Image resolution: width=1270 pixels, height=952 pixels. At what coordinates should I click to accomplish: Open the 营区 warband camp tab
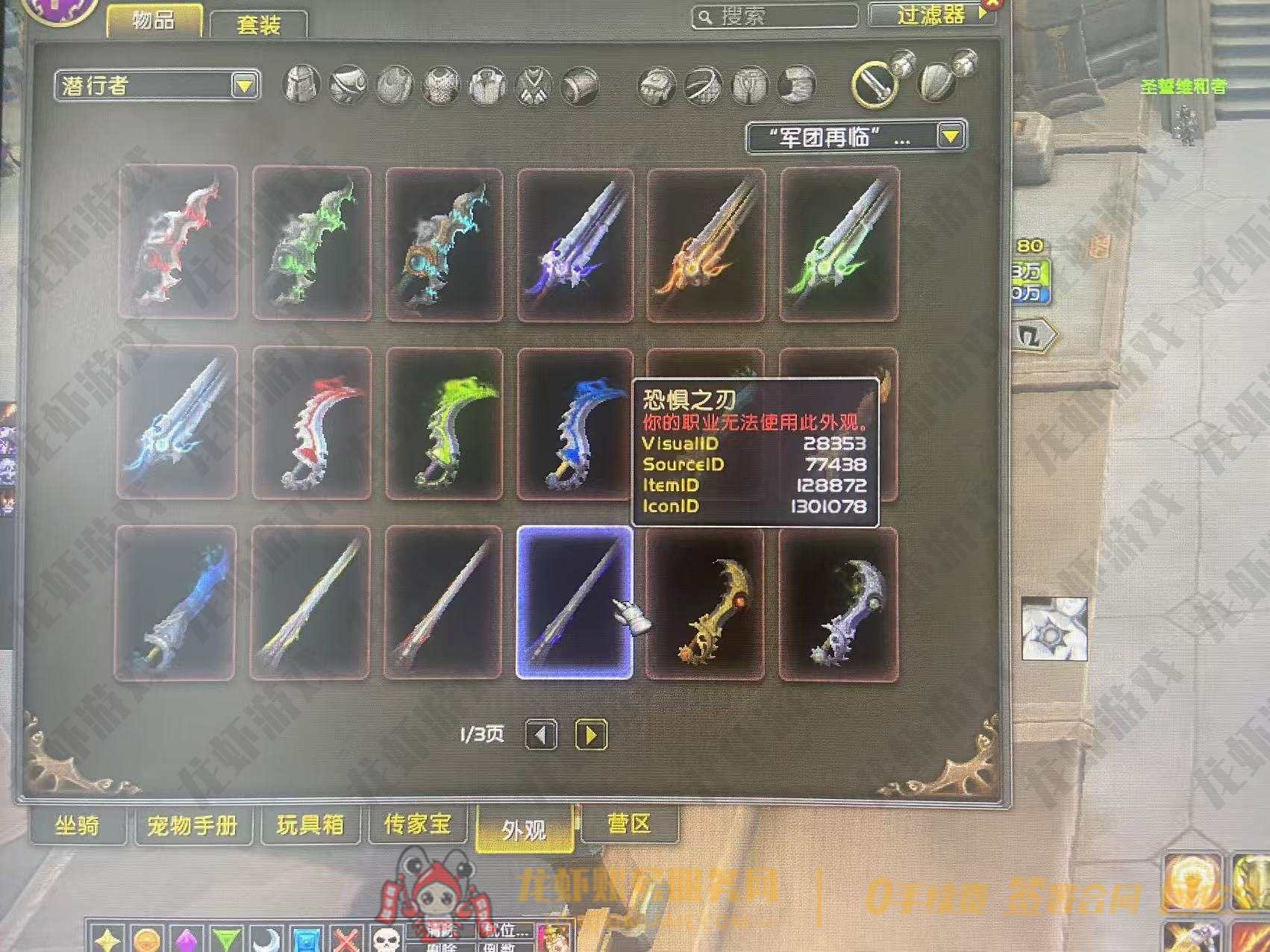[x=629, y=824]
